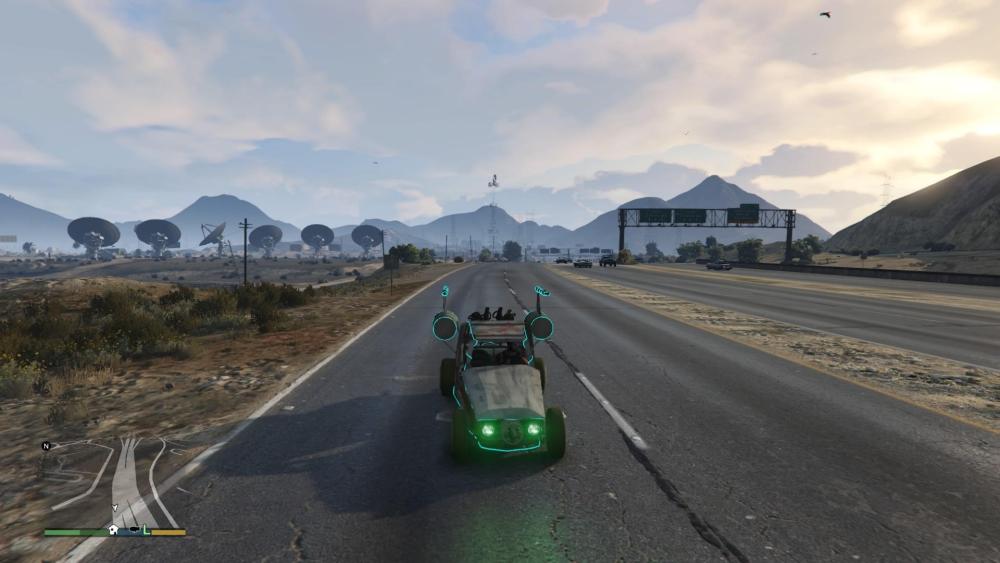Select the north compass marker on minimap
Image resolution: width=1000 pixels, height=563 pixels.
[x=46, y=446]
